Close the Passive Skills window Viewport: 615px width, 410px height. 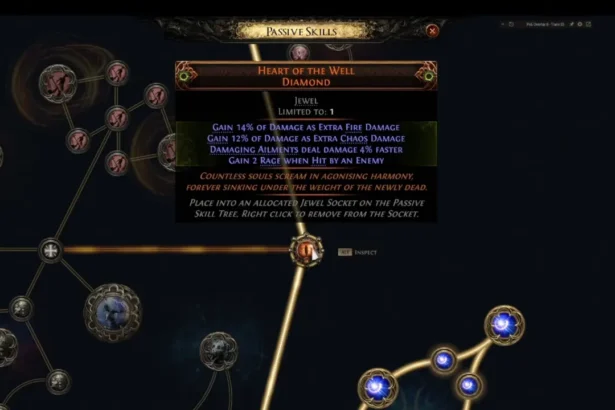pos(432,31)
